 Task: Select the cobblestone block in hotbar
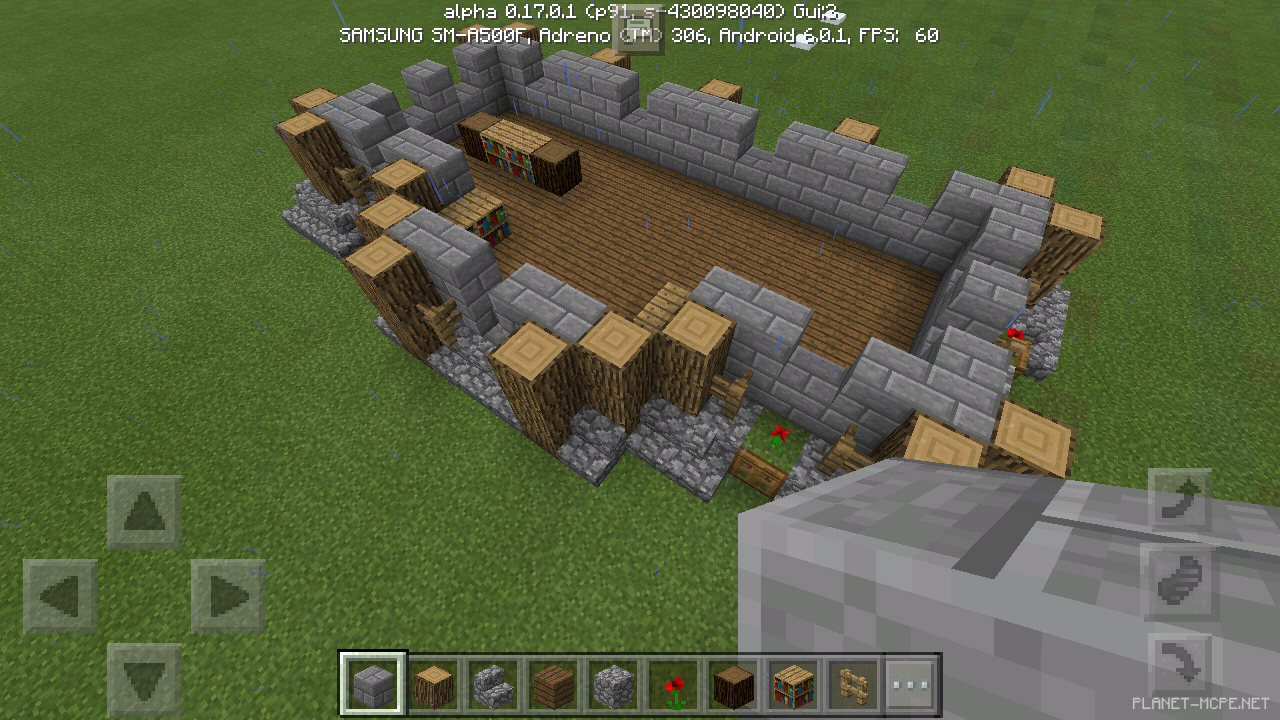coord(612,682)
